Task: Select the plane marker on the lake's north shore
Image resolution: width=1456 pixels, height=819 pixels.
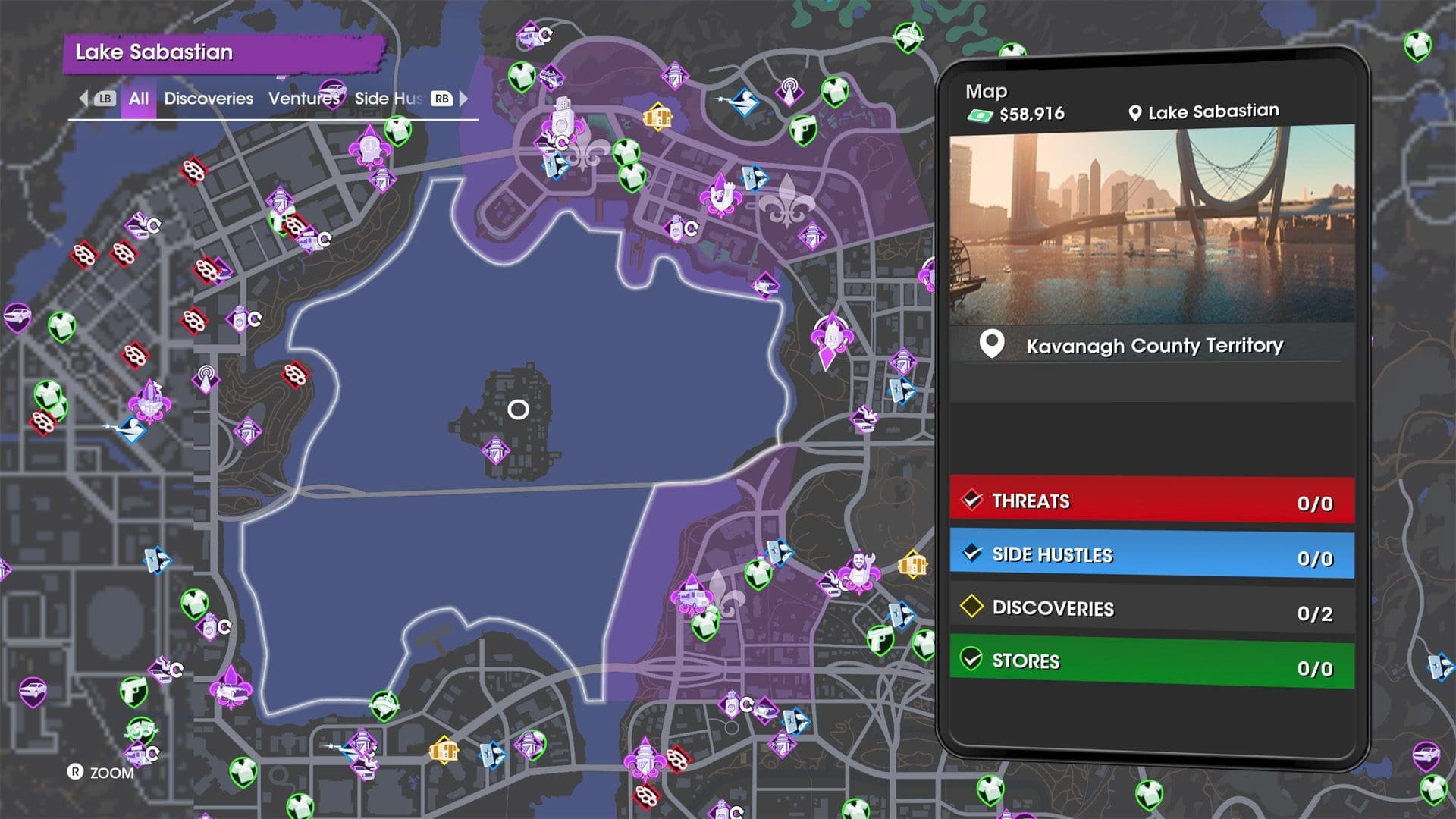Action: 765,286
